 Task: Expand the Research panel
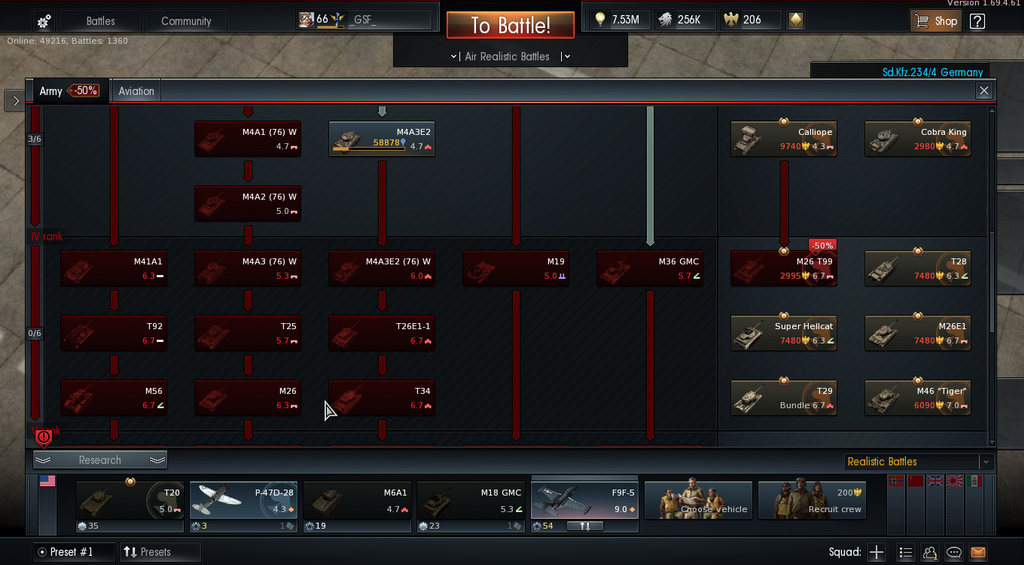click(100, 460)
